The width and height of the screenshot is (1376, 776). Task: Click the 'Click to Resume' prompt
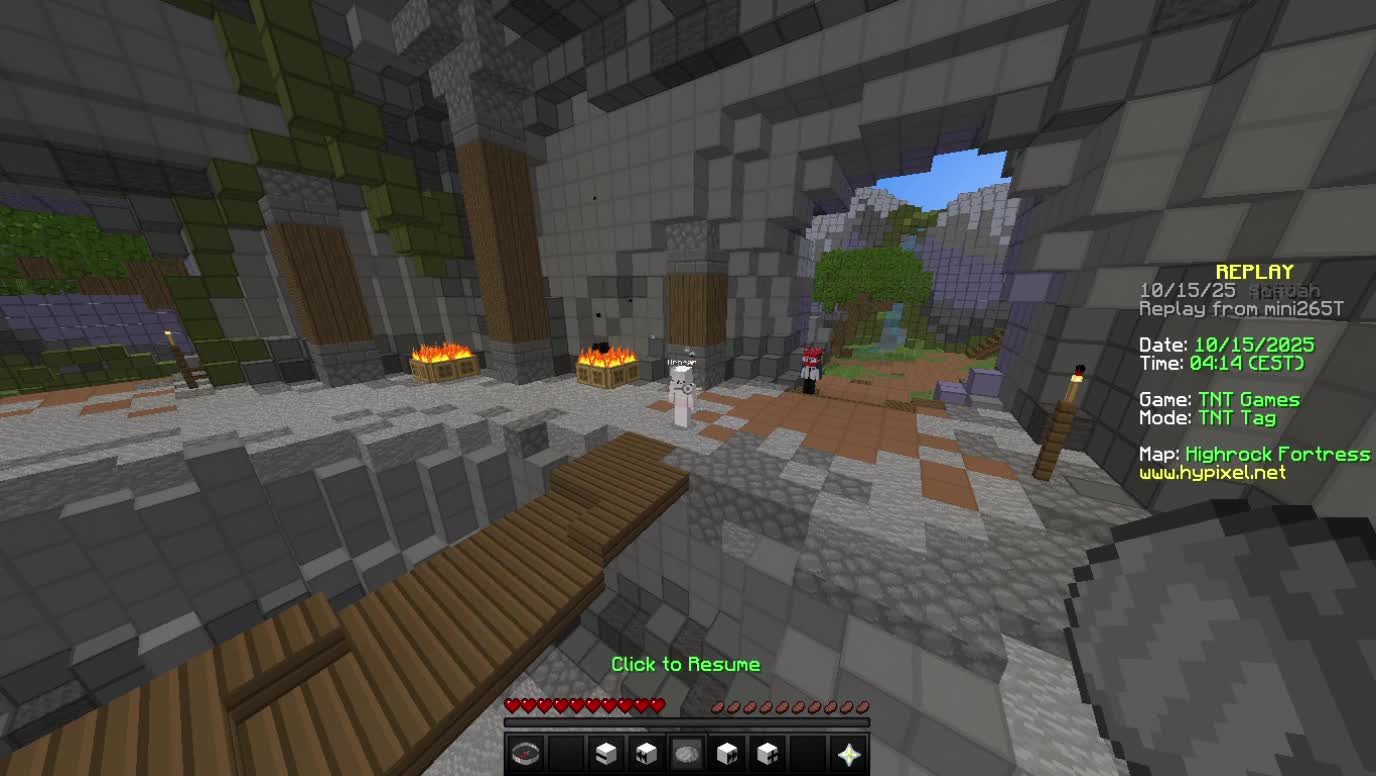[686, 664]
